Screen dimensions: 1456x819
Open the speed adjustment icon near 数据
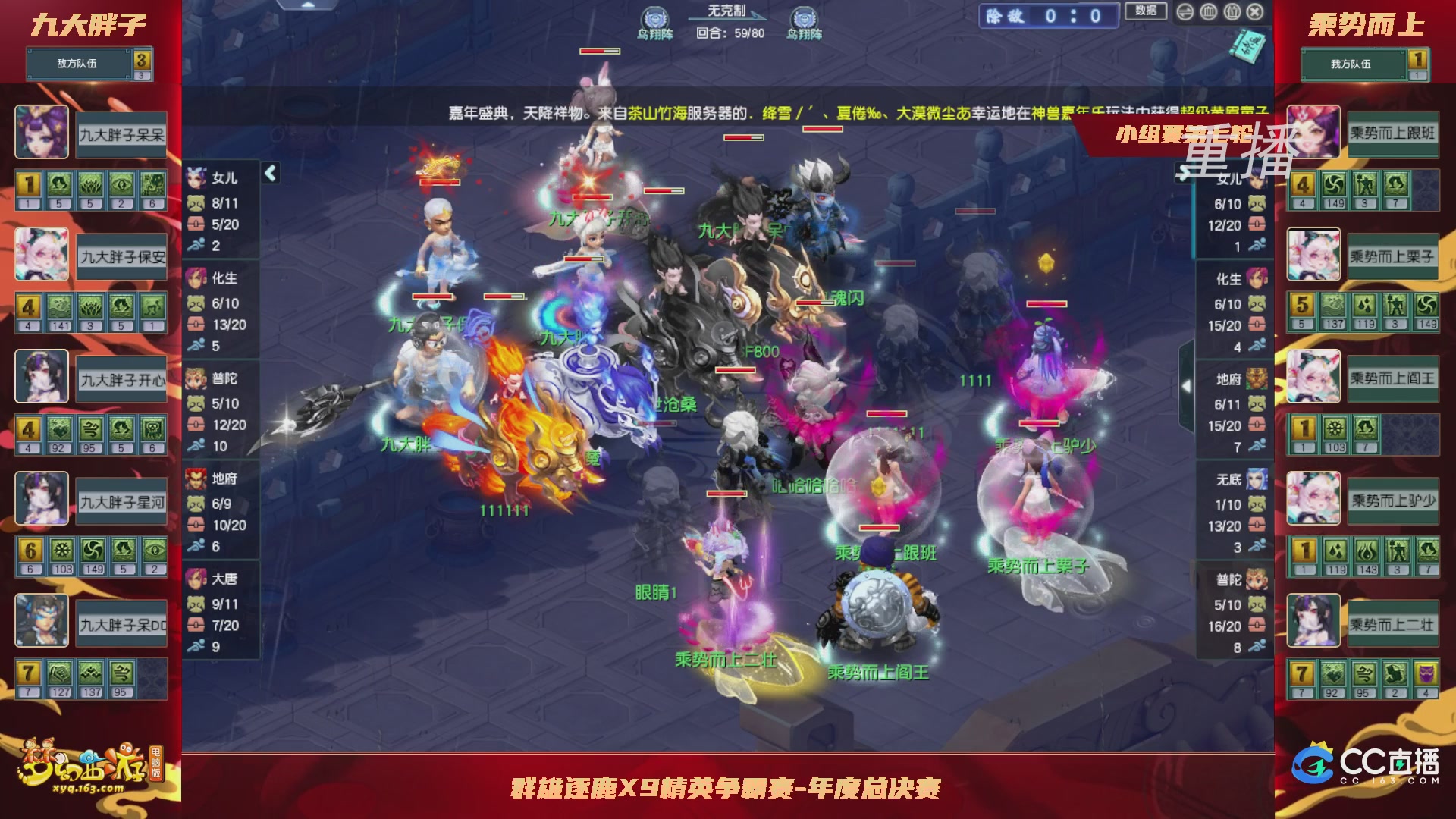tap(1185, 12)
